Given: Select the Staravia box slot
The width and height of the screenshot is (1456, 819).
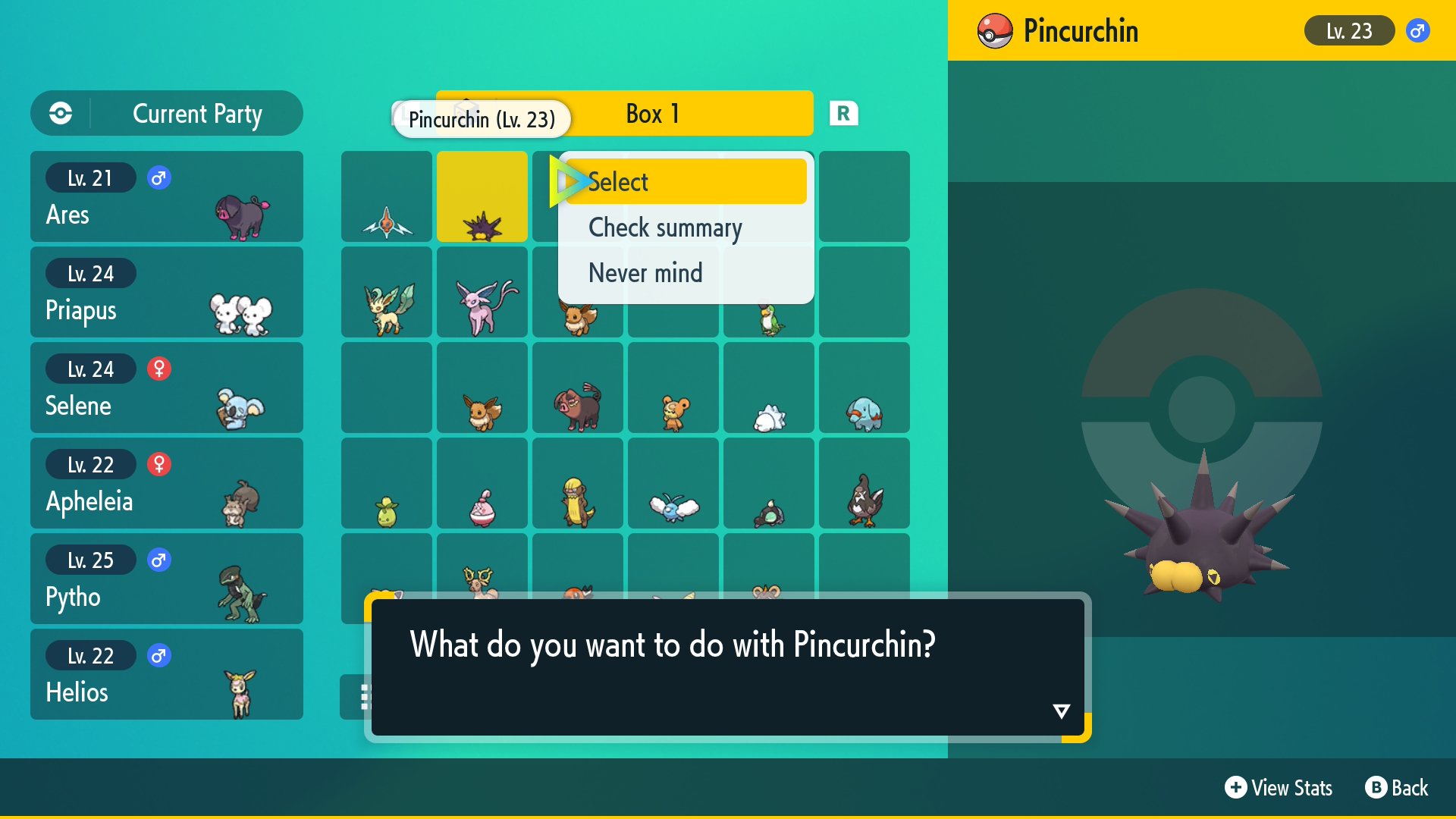Looking at the screenshot, I should [x=864, y=483].
